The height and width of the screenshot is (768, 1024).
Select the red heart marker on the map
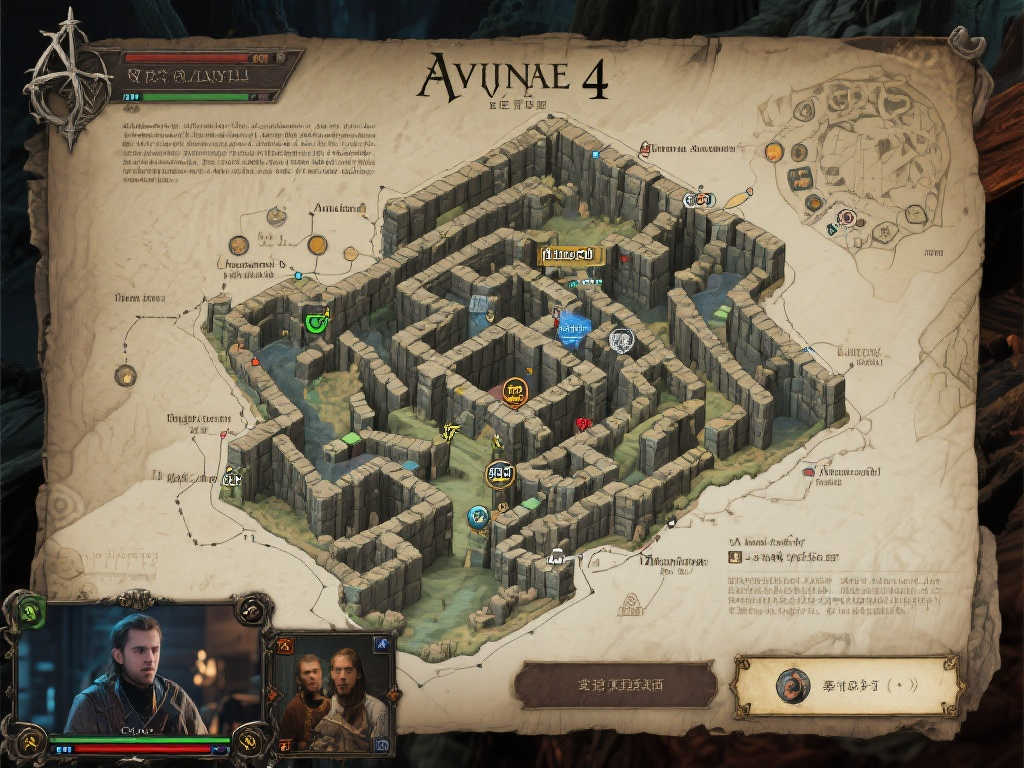tap(583, 424)
